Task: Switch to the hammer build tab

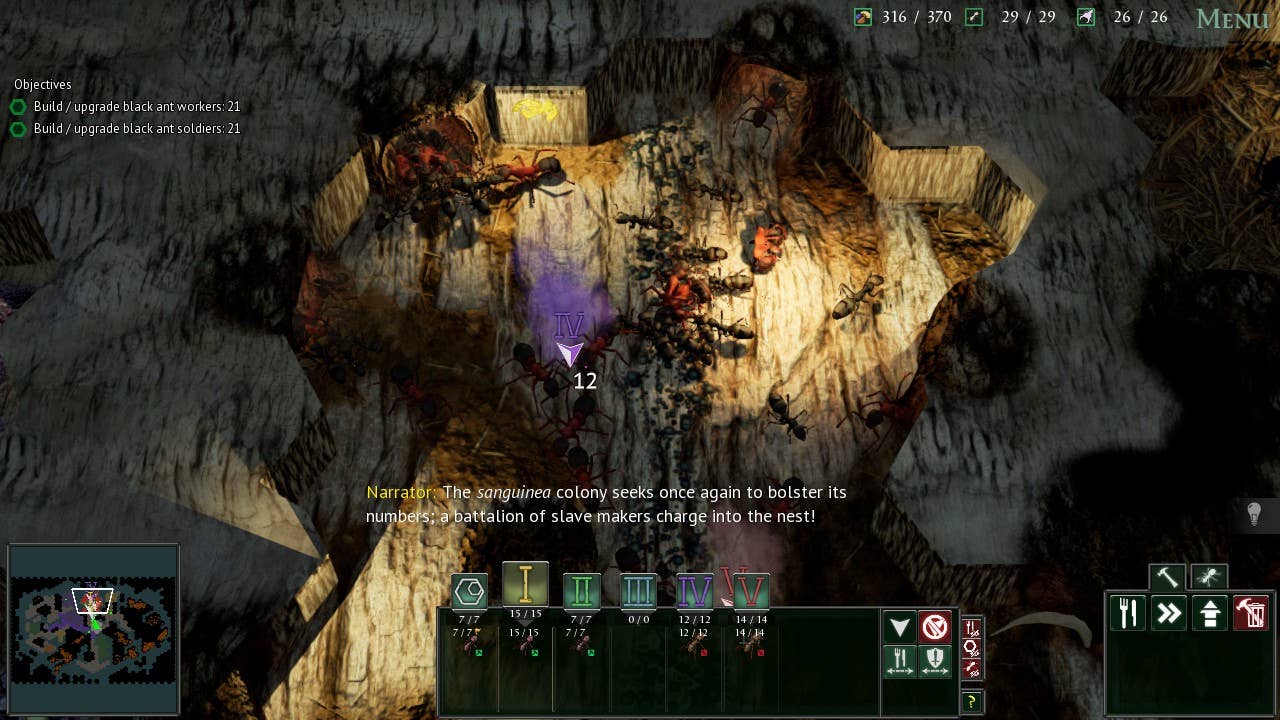Action: [1167, 577]
